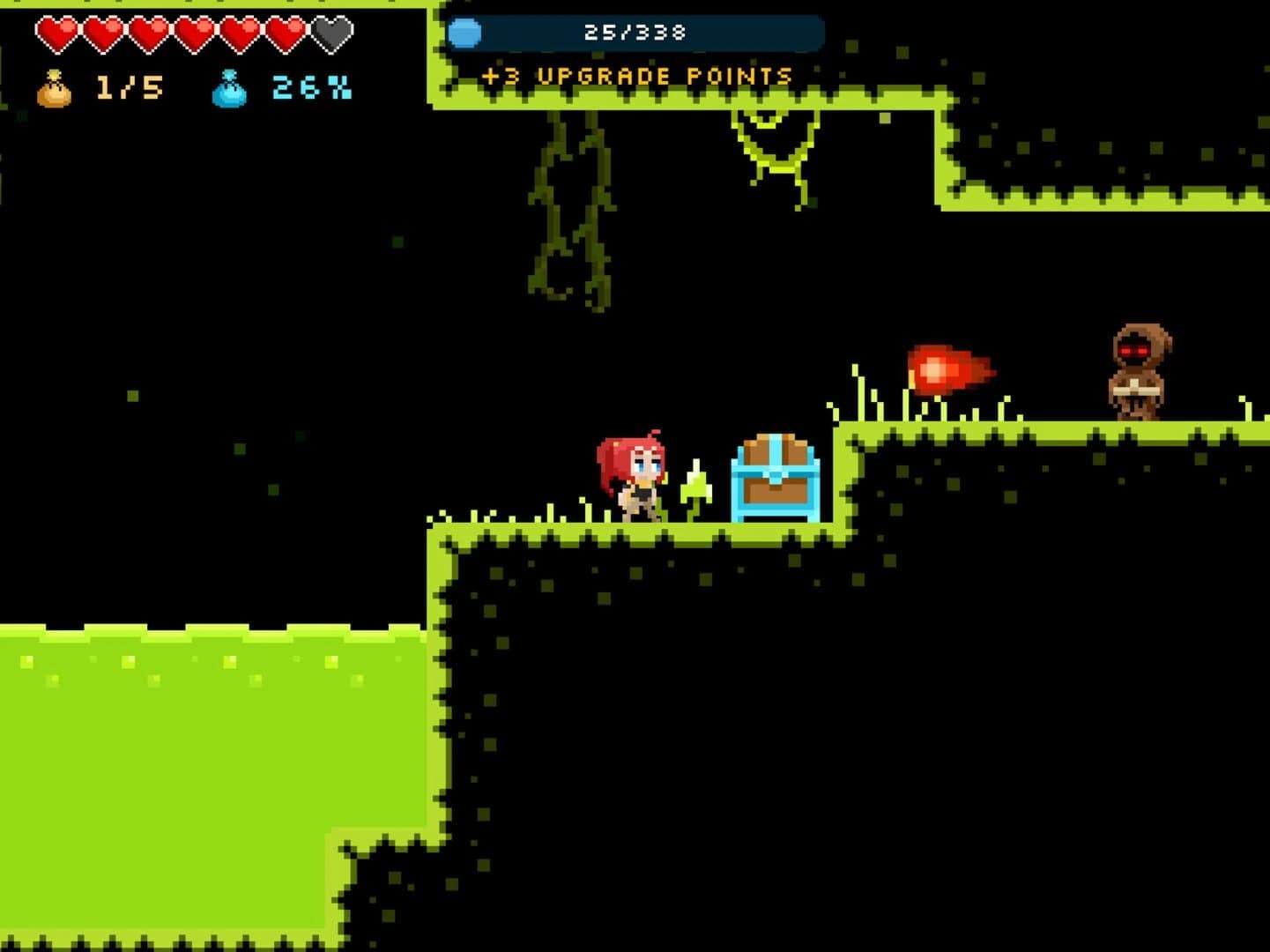Click the +3 UPGRADE POINTS text
The height and width of the screenshot is (952, 1270).
click(636, 77)
